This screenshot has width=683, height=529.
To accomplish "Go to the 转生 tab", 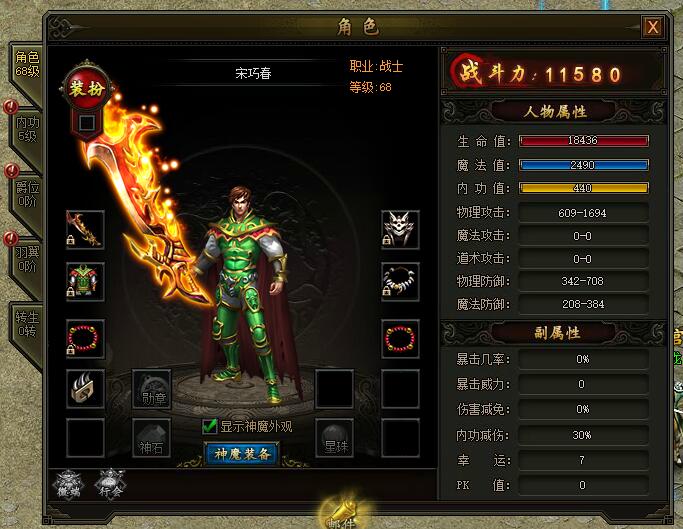I will (x=25, y=324).
